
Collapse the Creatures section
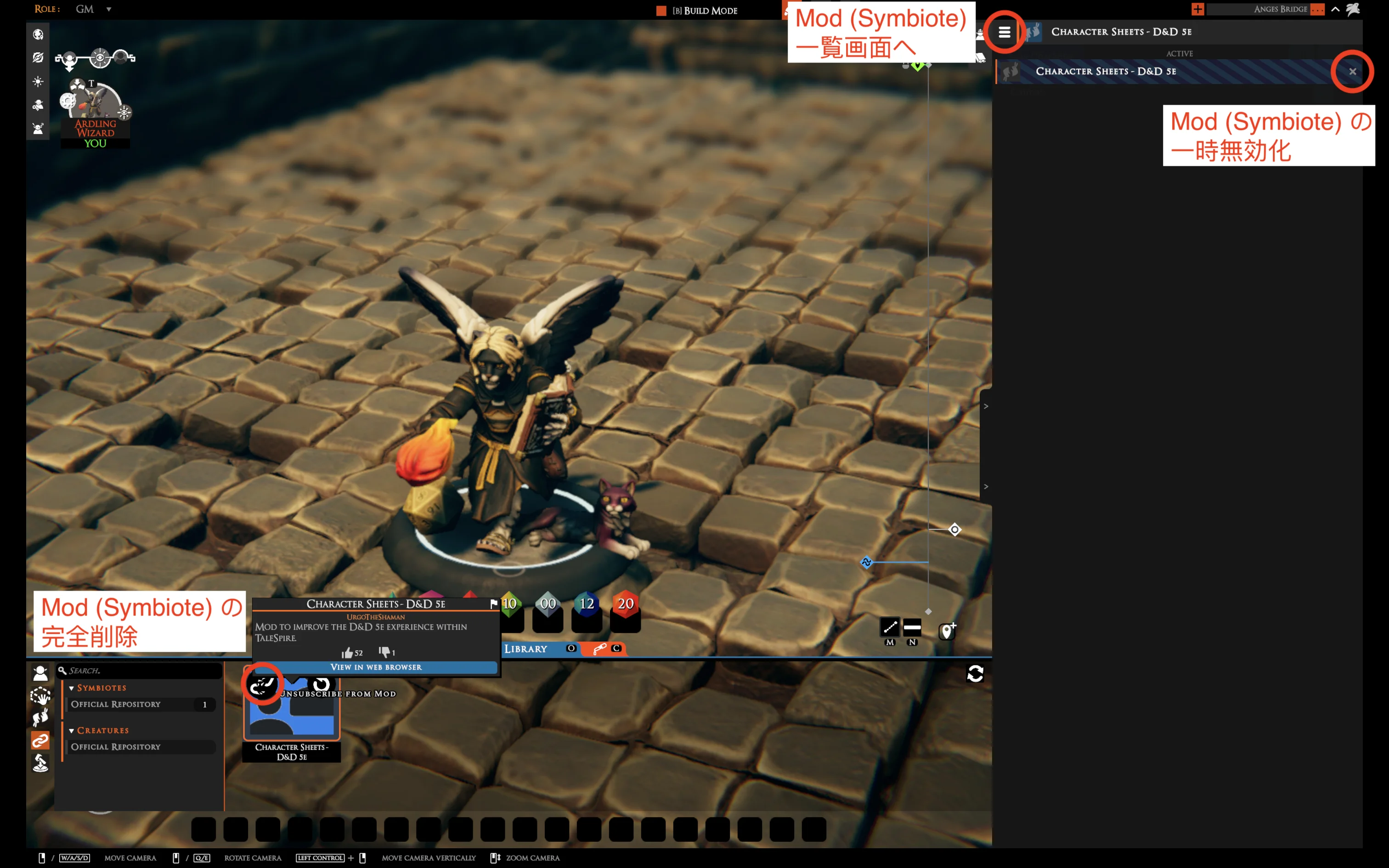click(71, 730)
